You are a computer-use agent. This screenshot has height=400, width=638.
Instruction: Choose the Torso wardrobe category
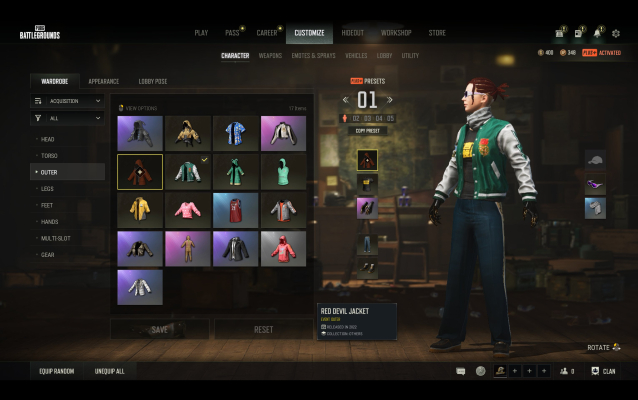(49, 155)
